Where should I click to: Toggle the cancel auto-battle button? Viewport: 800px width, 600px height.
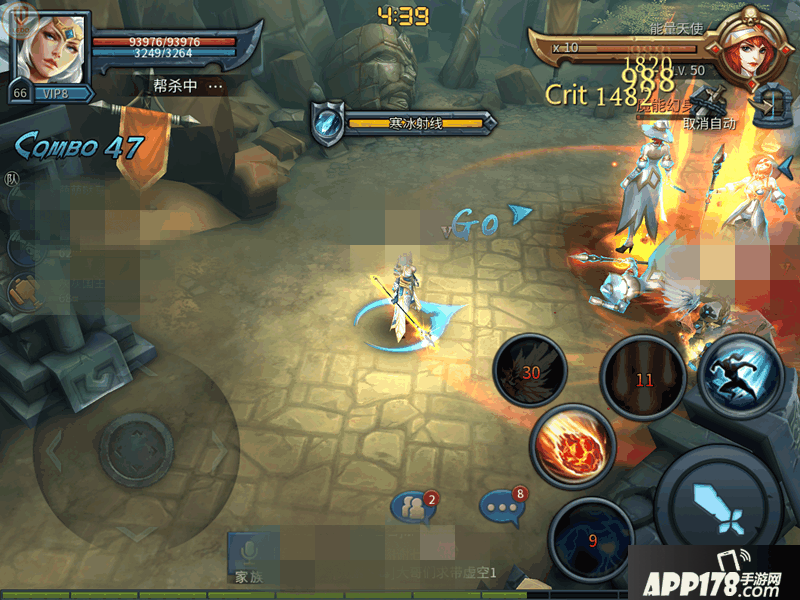click(x=711, y=110)
